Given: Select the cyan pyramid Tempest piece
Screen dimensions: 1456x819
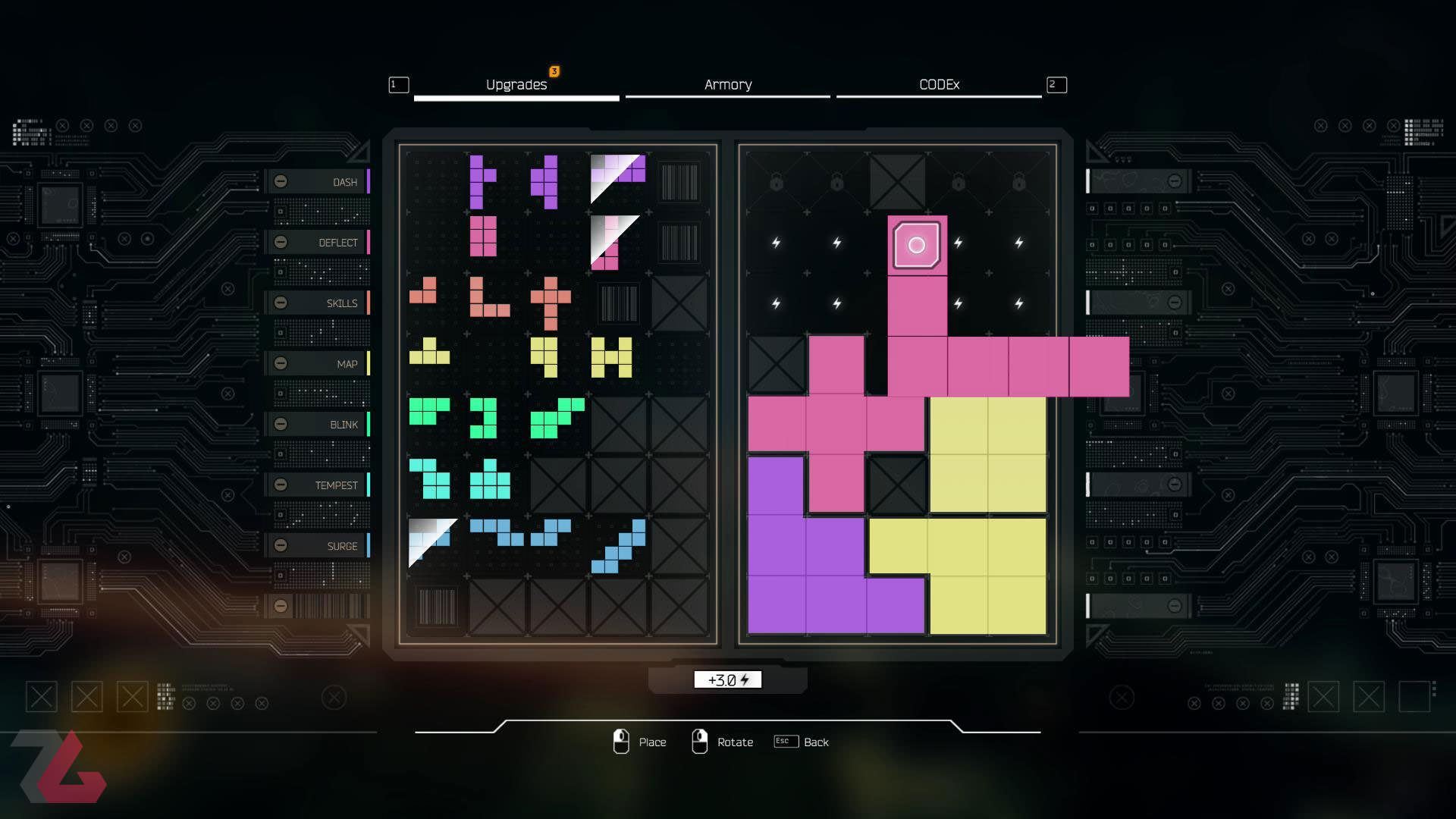Looking at the screenshot, I should (x=489, y=481).
